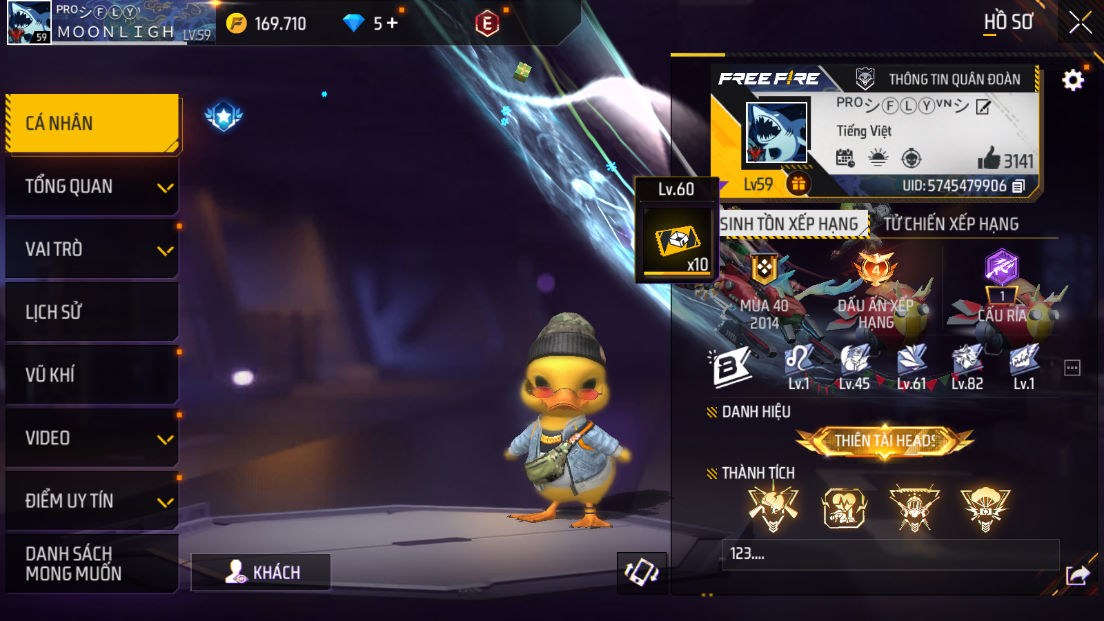The image size is (1104, 621).
Task: Click the share arrow icon
Action: coord(1078,574)
